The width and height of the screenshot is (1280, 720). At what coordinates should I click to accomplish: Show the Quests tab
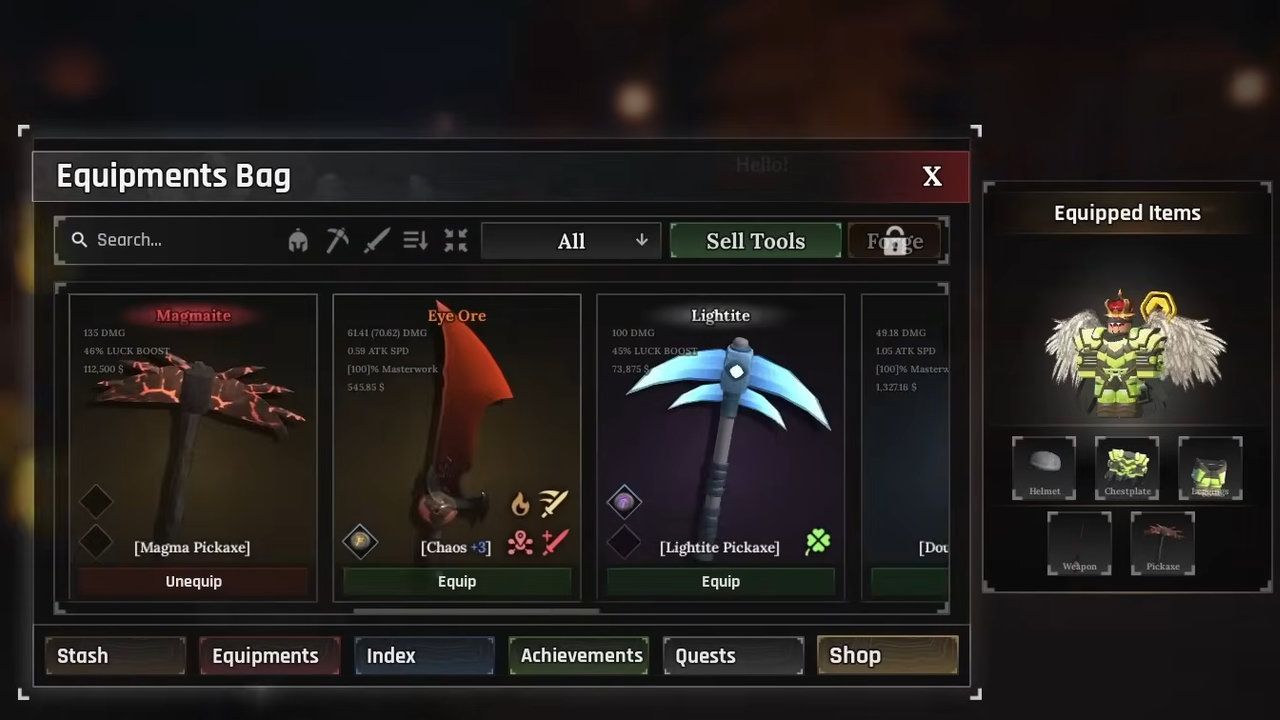(733, 656)
